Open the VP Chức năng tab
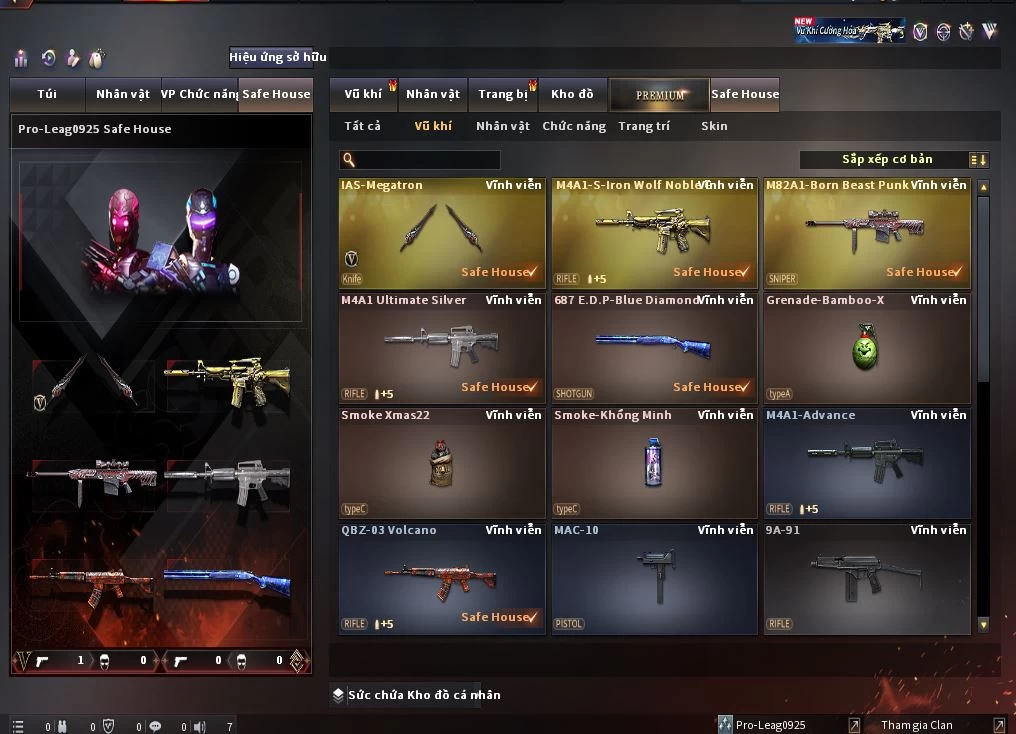 point(199,94)
